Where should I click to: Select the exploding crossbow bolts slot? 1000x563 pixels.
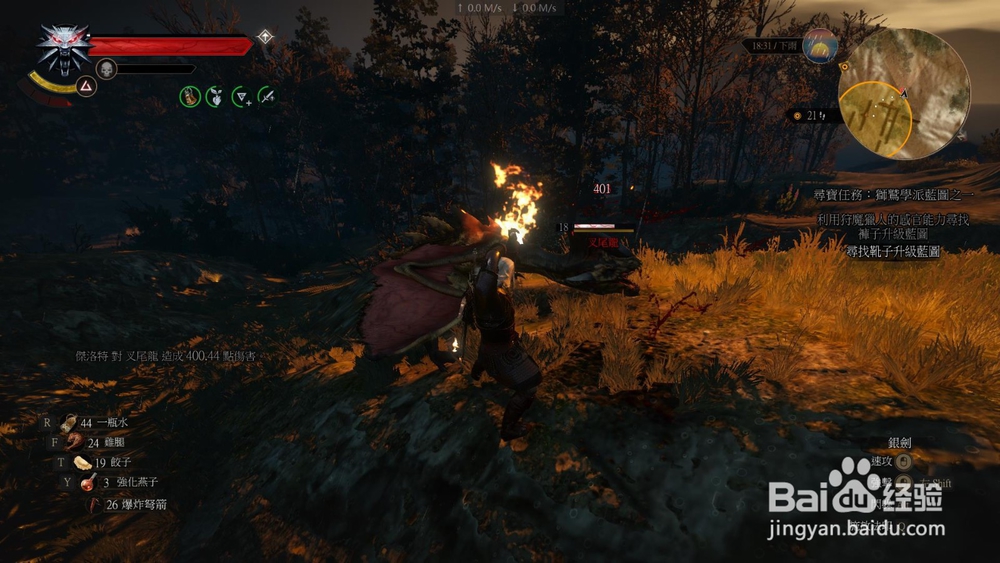click(x=96, y=504)
